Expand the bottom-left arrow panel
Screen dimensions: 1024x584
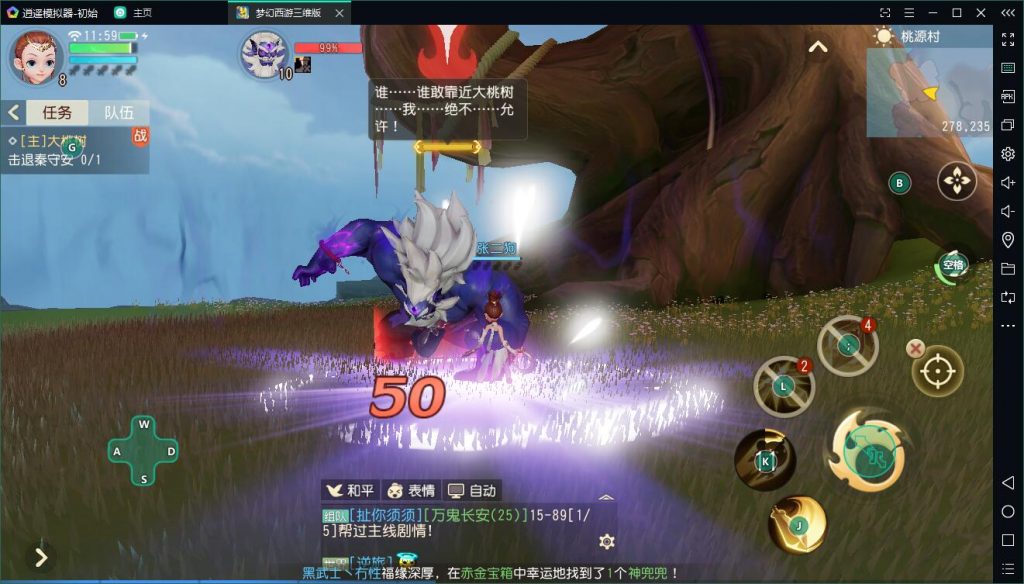pyautogui.click(x=40, y=557)
